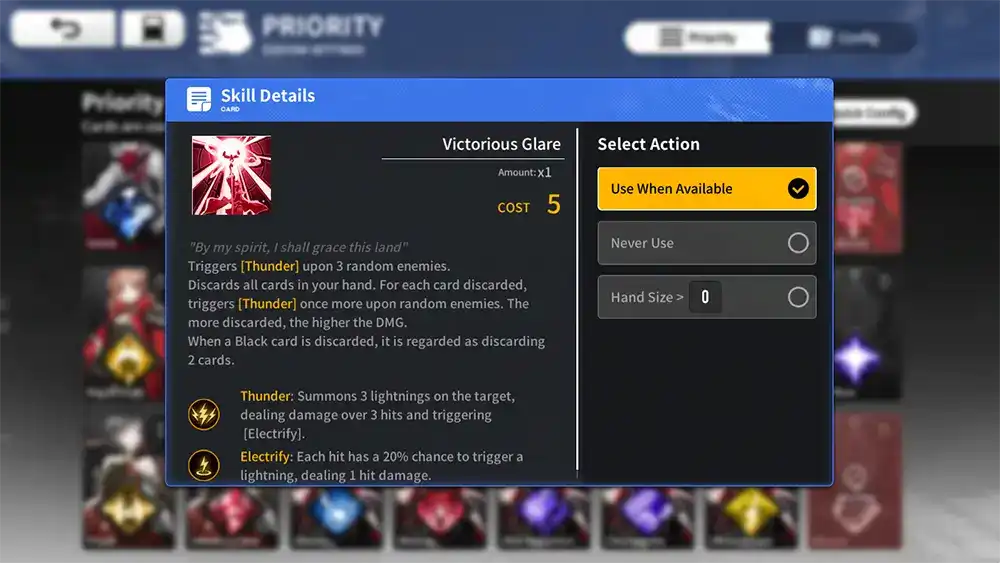Viewport: 1000px width, 563px height.
Task: Switch to the Priority tab
Action: tap(699, 39)
